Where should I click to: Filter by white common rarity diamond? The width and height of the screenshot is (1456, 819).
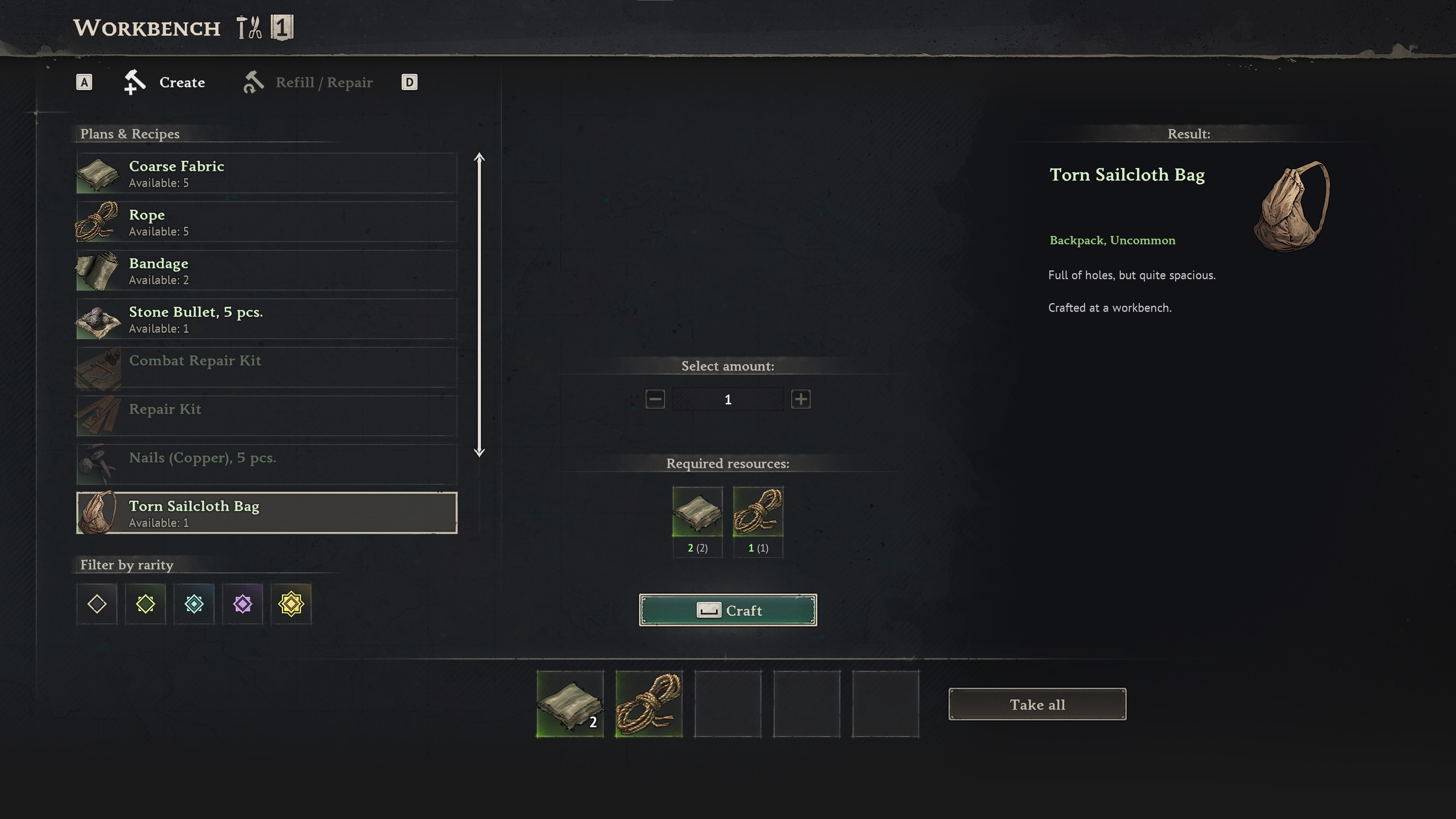click(97, 604)
